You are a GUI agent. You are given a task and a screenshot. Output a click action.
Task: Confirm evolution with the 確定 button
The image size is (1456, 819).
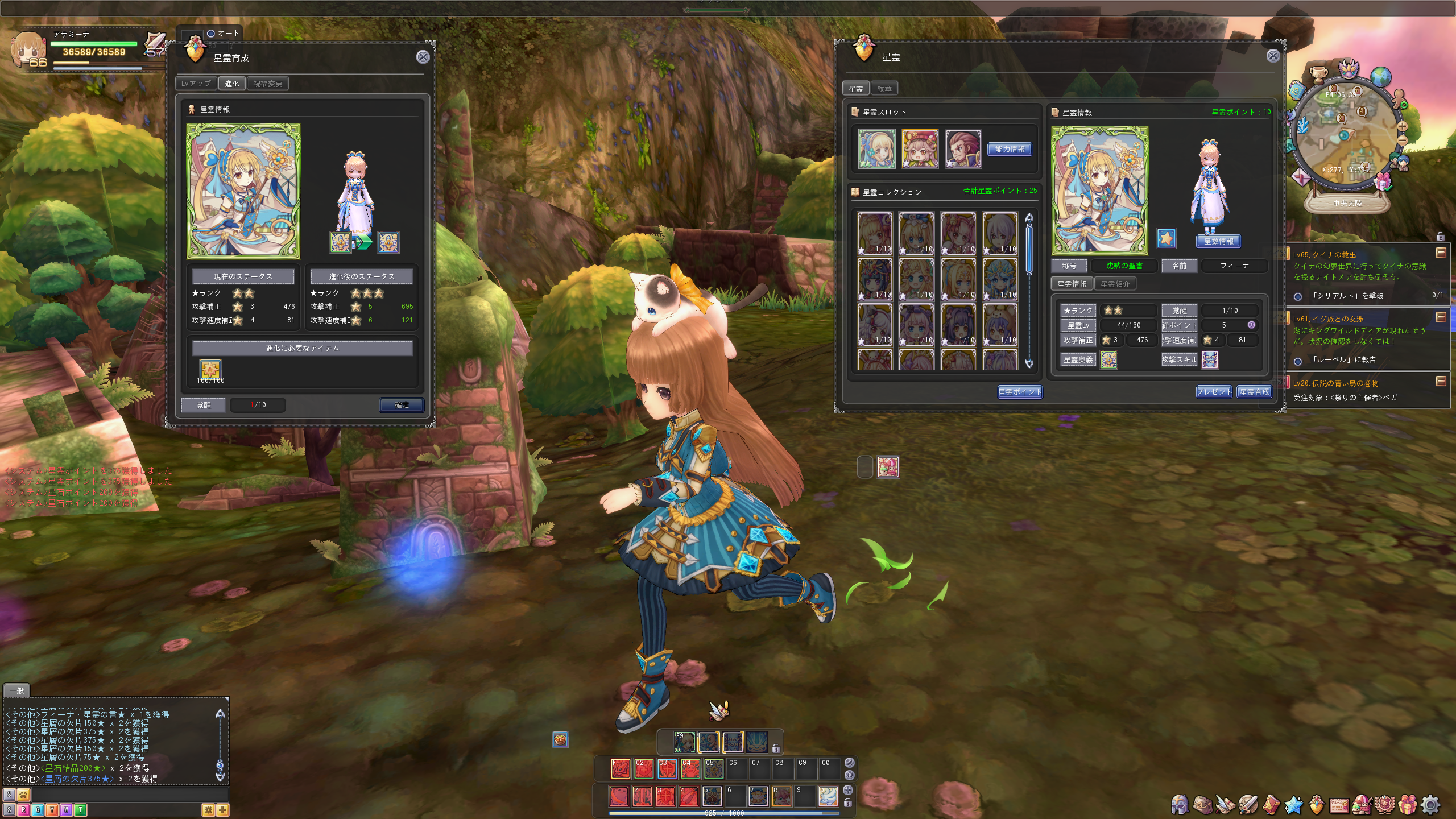(x=402, y=405)
